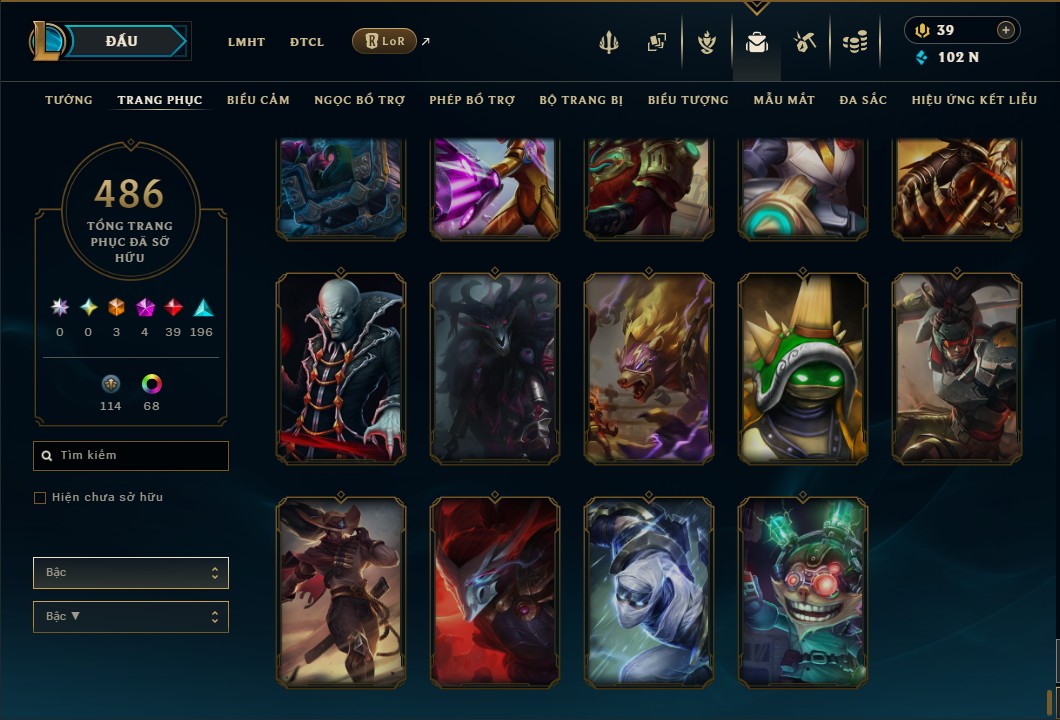The image size is (1060, 720).
Task: Open the coin stack store icon
Action: pyautogui.click(x=854, y=42)
